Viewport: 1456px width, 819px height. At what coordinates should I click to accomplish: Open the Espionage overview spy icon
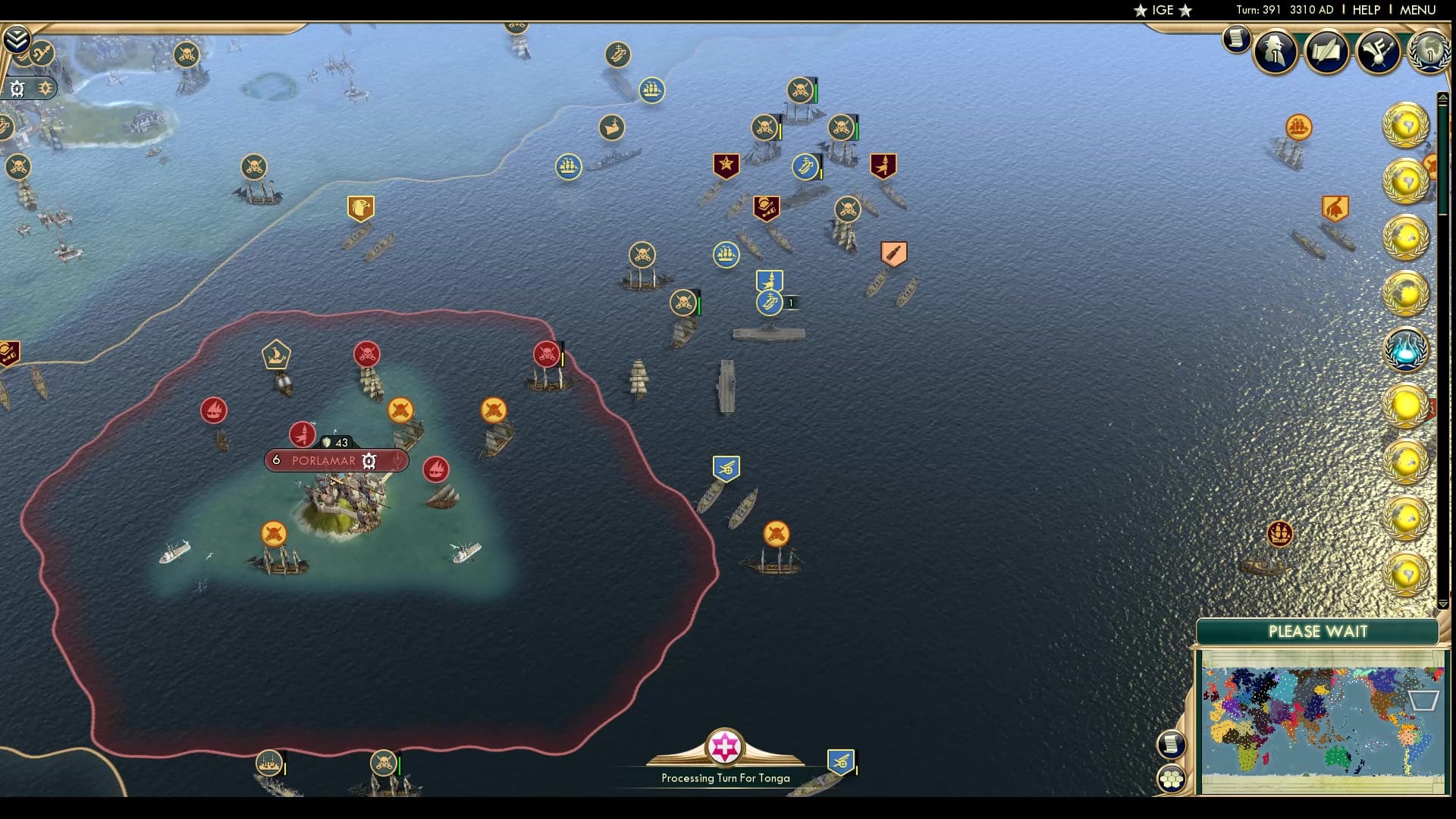tap(1274, 52)
